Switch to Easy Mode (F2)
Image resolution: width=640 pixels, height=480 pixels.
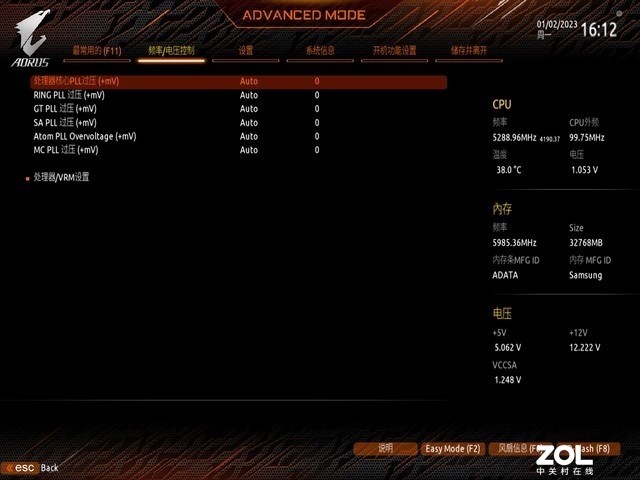453,449
